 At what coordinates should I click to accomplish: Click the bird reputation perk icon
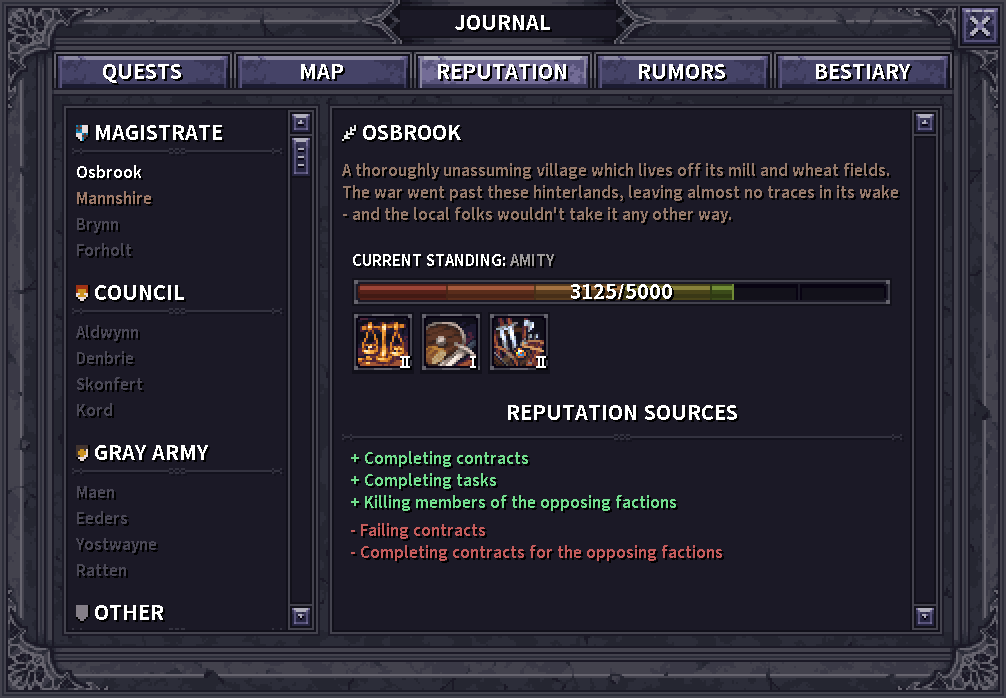(x=451, y=342)
